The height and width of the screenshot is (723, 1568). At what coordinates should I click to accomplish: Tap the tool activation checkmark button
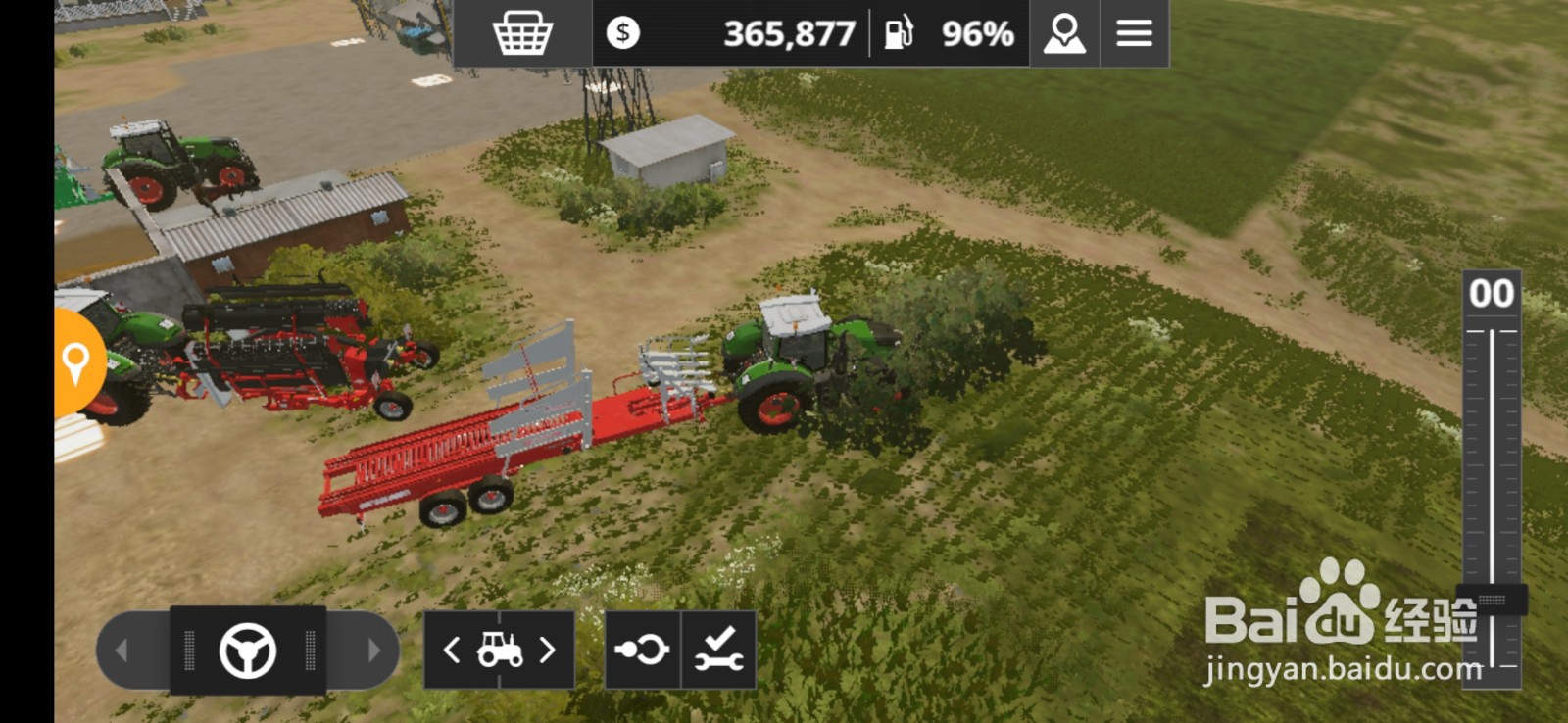pos(718,650)
